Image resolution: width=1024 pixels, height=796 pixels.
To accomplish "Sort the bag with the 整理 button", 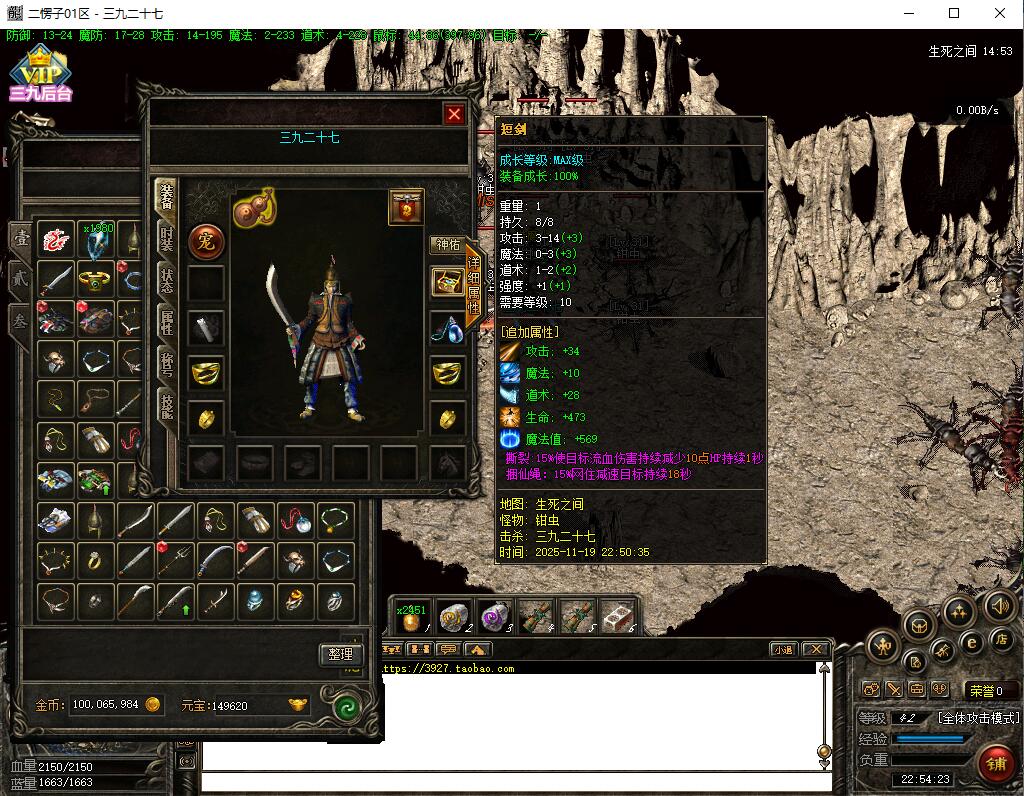I will (340, 654).
